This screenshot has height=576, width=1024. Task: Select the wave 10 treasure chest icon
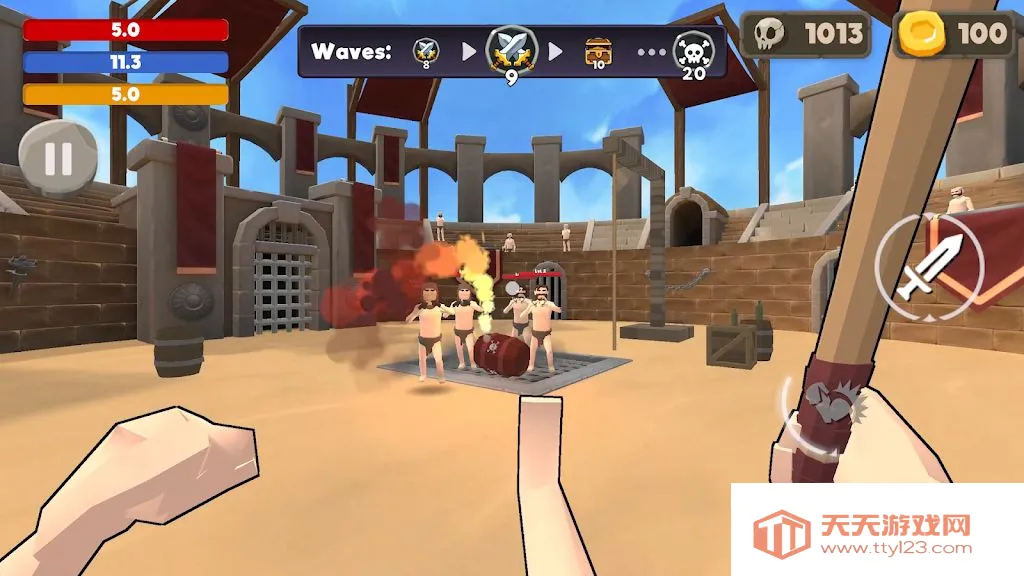tap(598, 50)
